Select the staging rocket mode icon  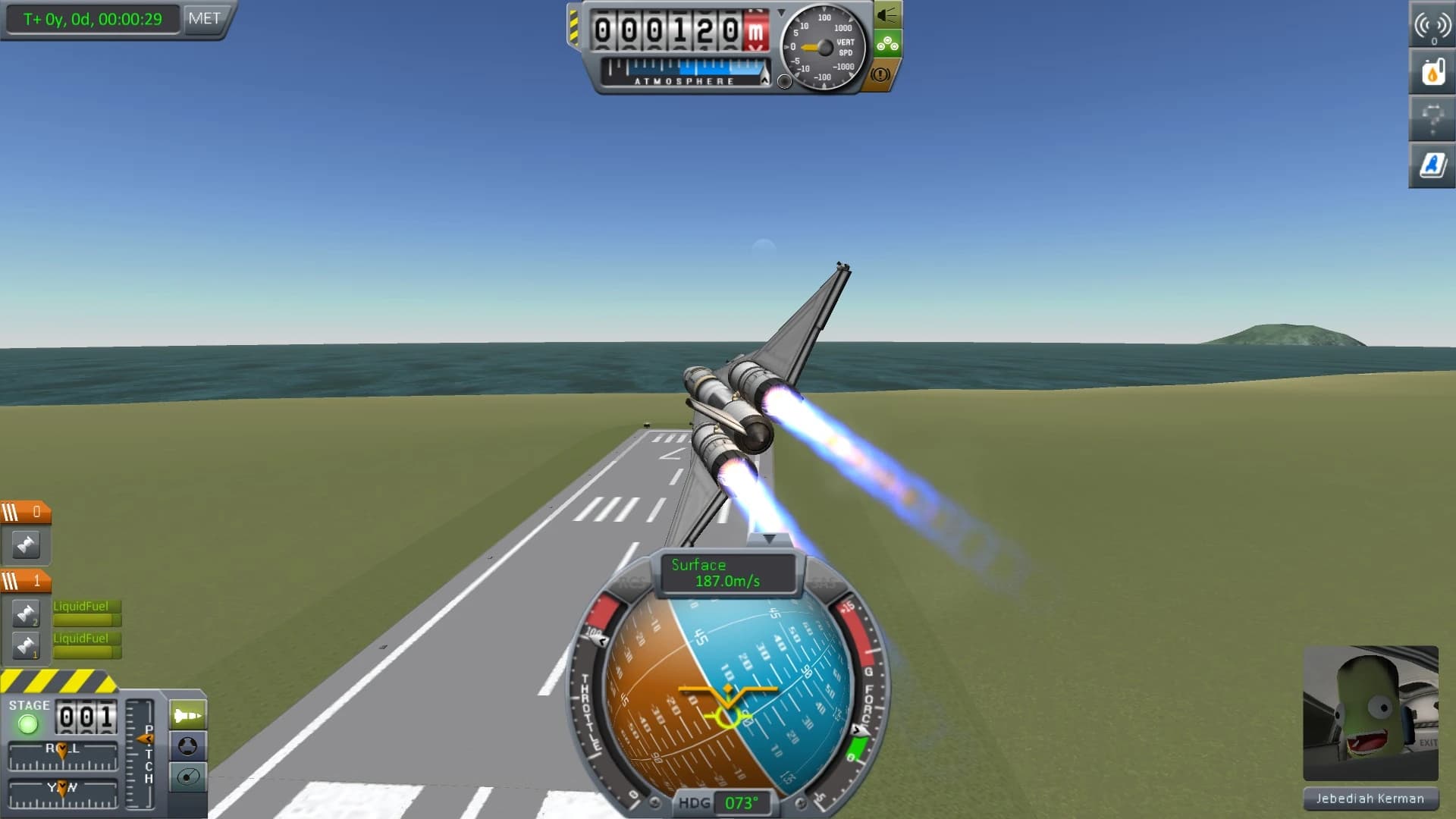point(187,713)
